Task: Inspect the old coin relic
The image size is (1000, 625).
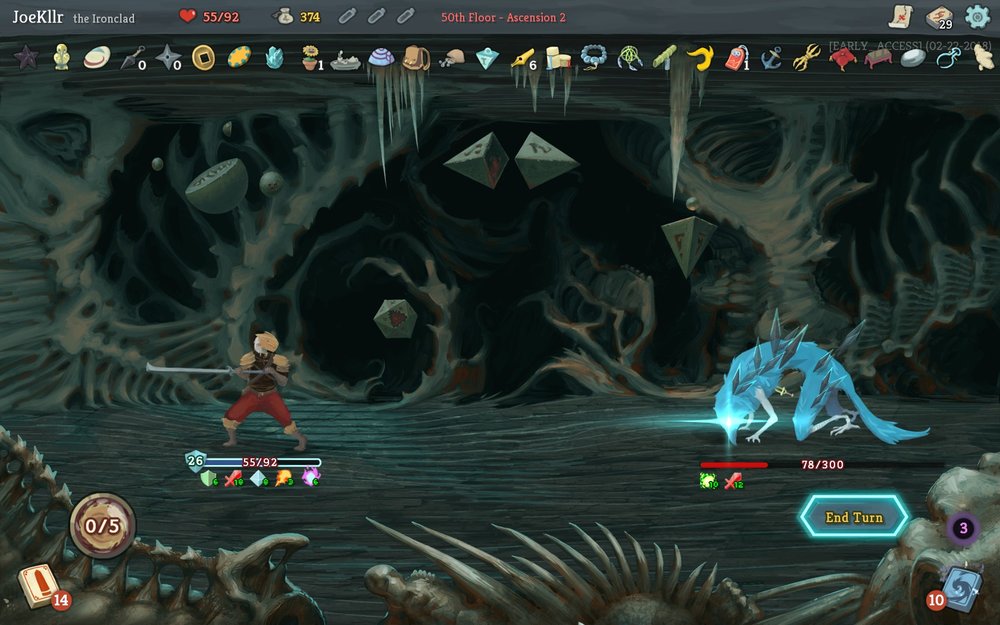Action: tap(203, 58)
